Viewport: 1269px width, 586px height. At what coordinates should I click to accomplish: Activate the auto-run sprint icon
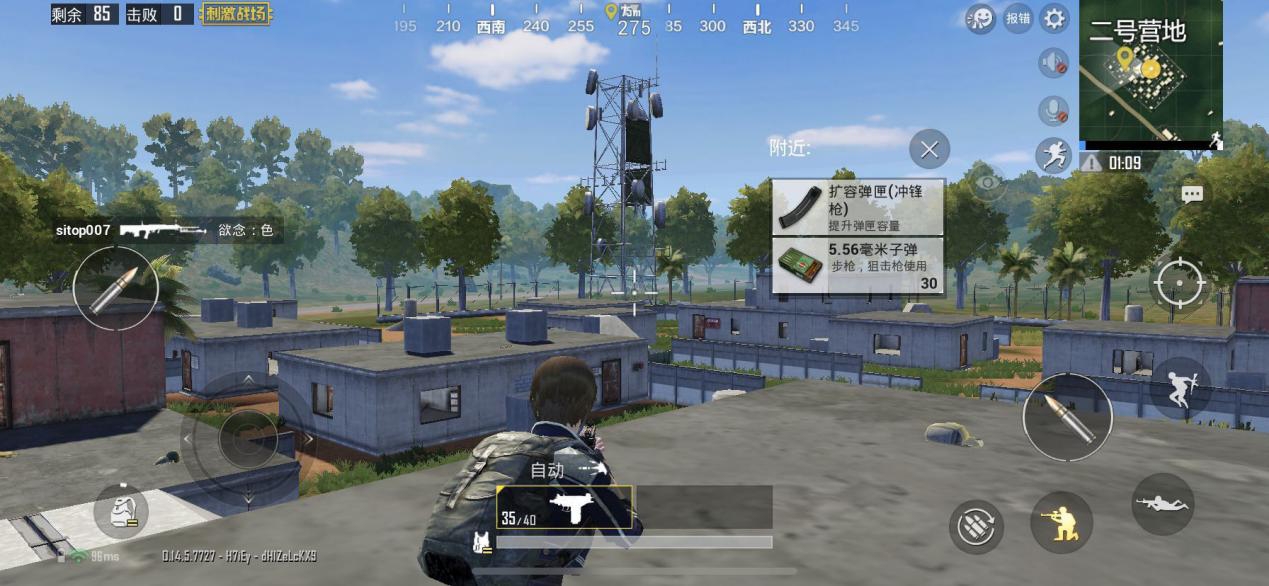tap(1054, 155)
